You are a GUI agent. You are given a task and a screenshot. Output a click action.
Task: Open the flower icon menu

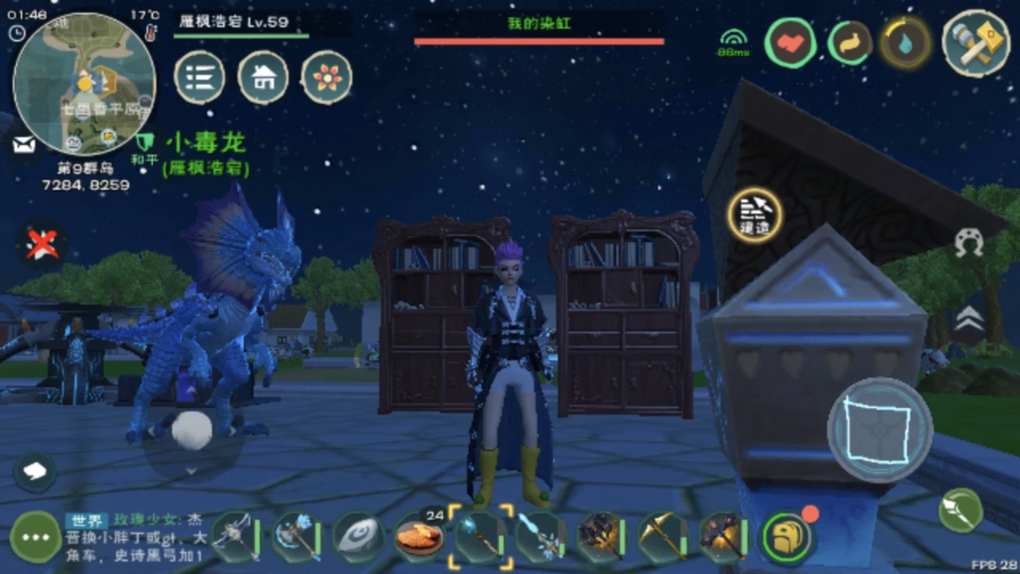(327, 78)
